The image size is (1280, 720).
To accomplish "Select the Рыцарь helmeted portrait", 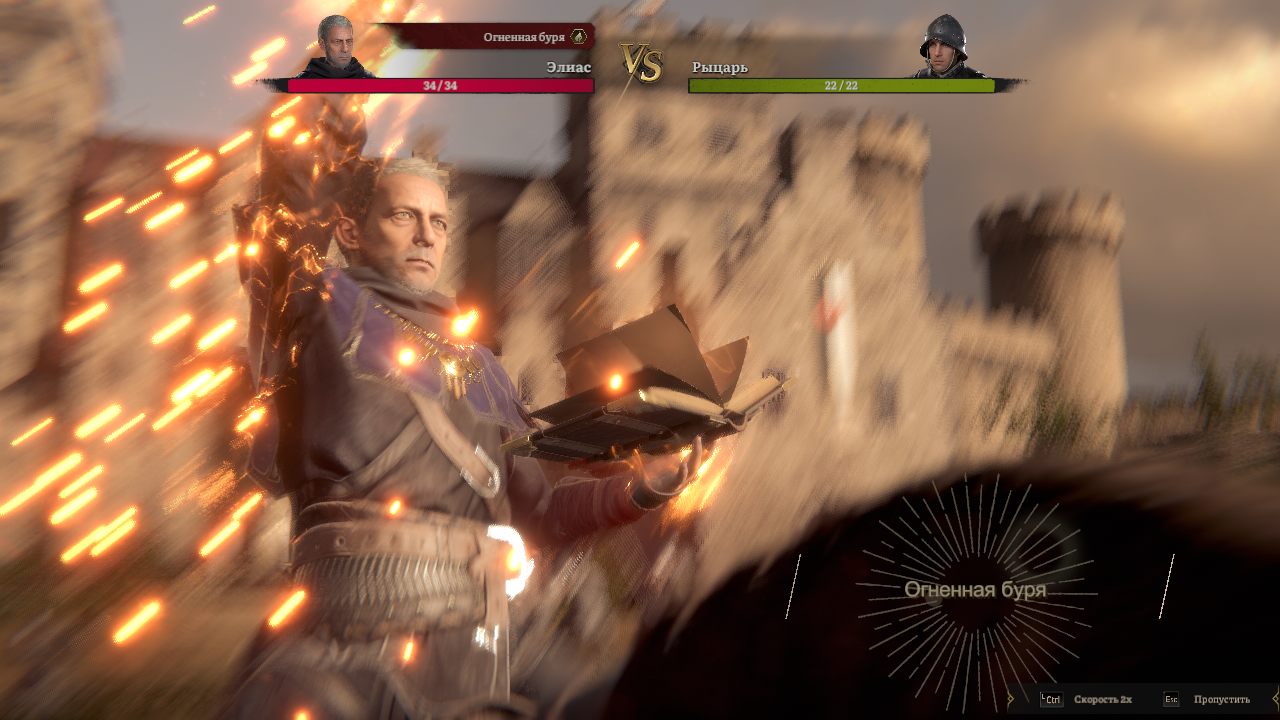I will (943, 47).
